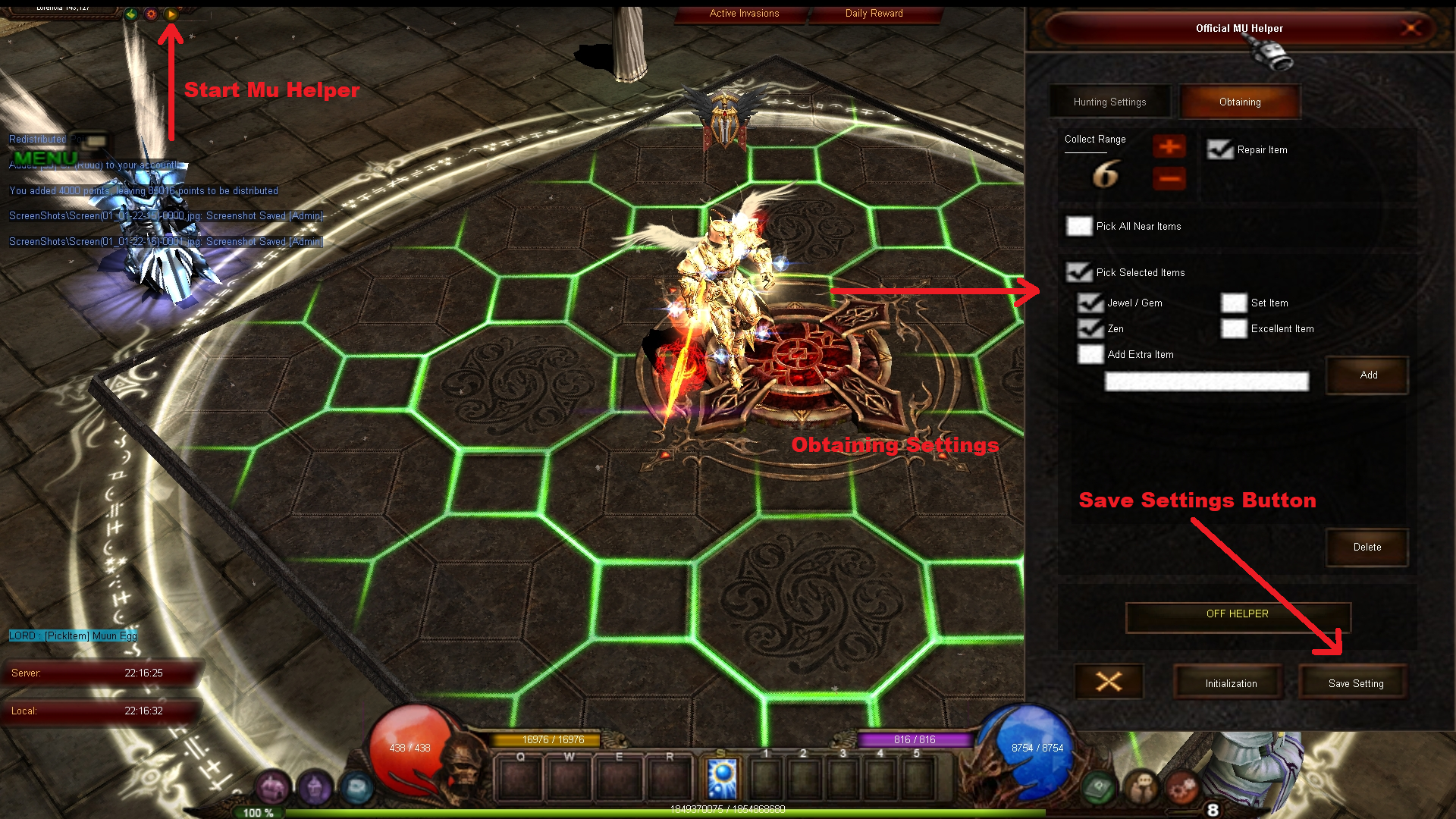Open the MENU at top left
Screen dimensions: 1456x819
(48, 158)
